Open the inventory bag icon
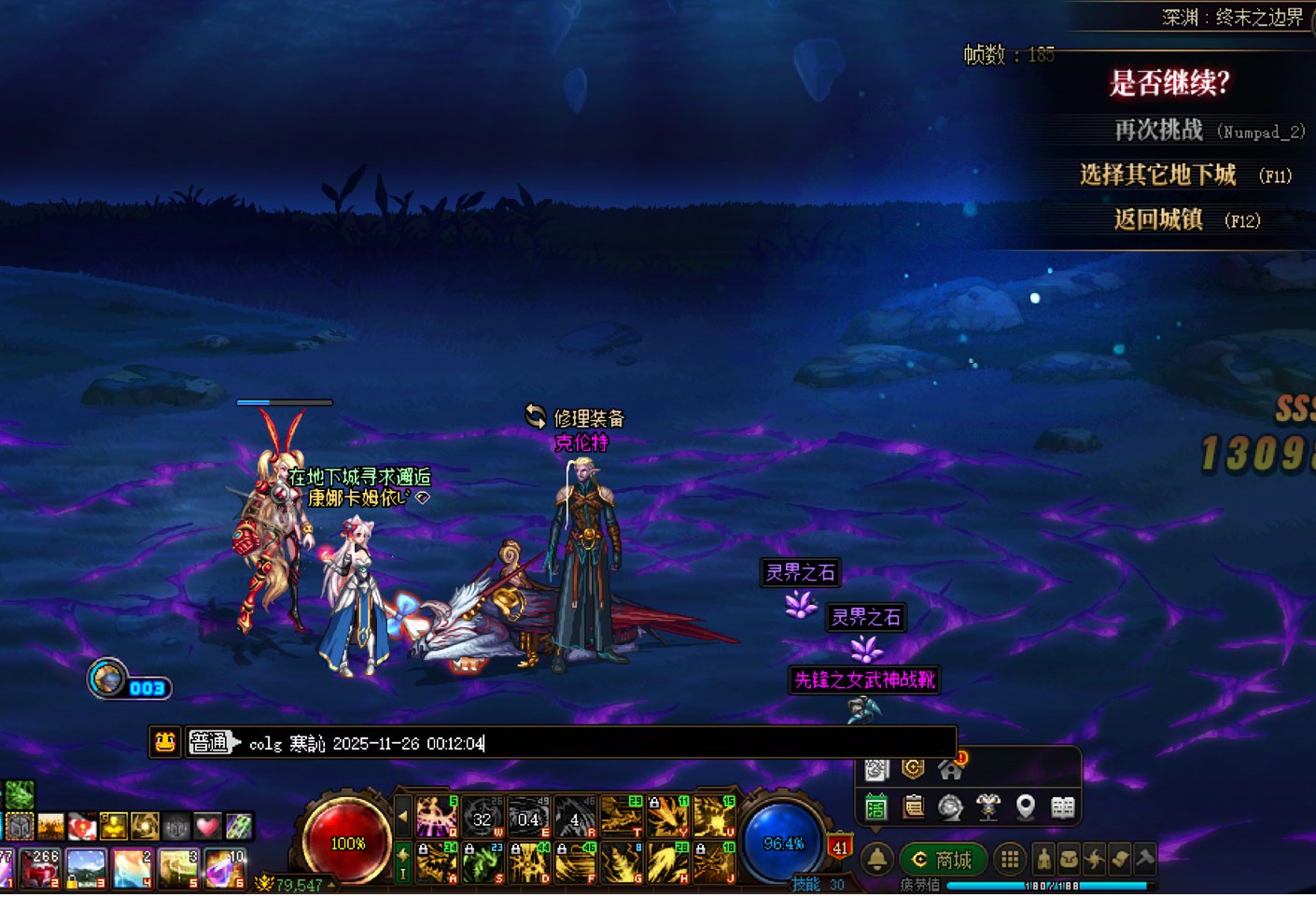 (x=1070, y=859)
